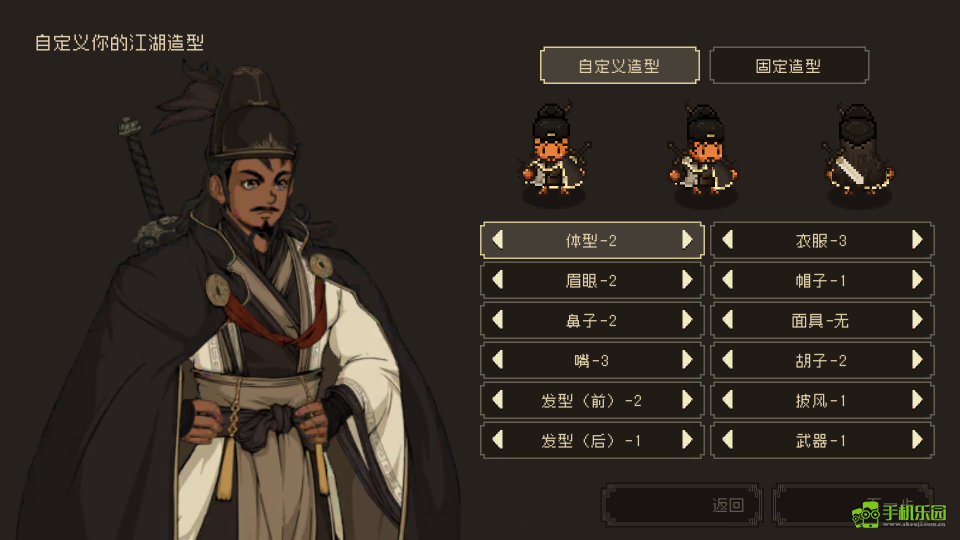Advance 武器-1 weapon with its right arrow
The image size is (960, 540).
917,440
